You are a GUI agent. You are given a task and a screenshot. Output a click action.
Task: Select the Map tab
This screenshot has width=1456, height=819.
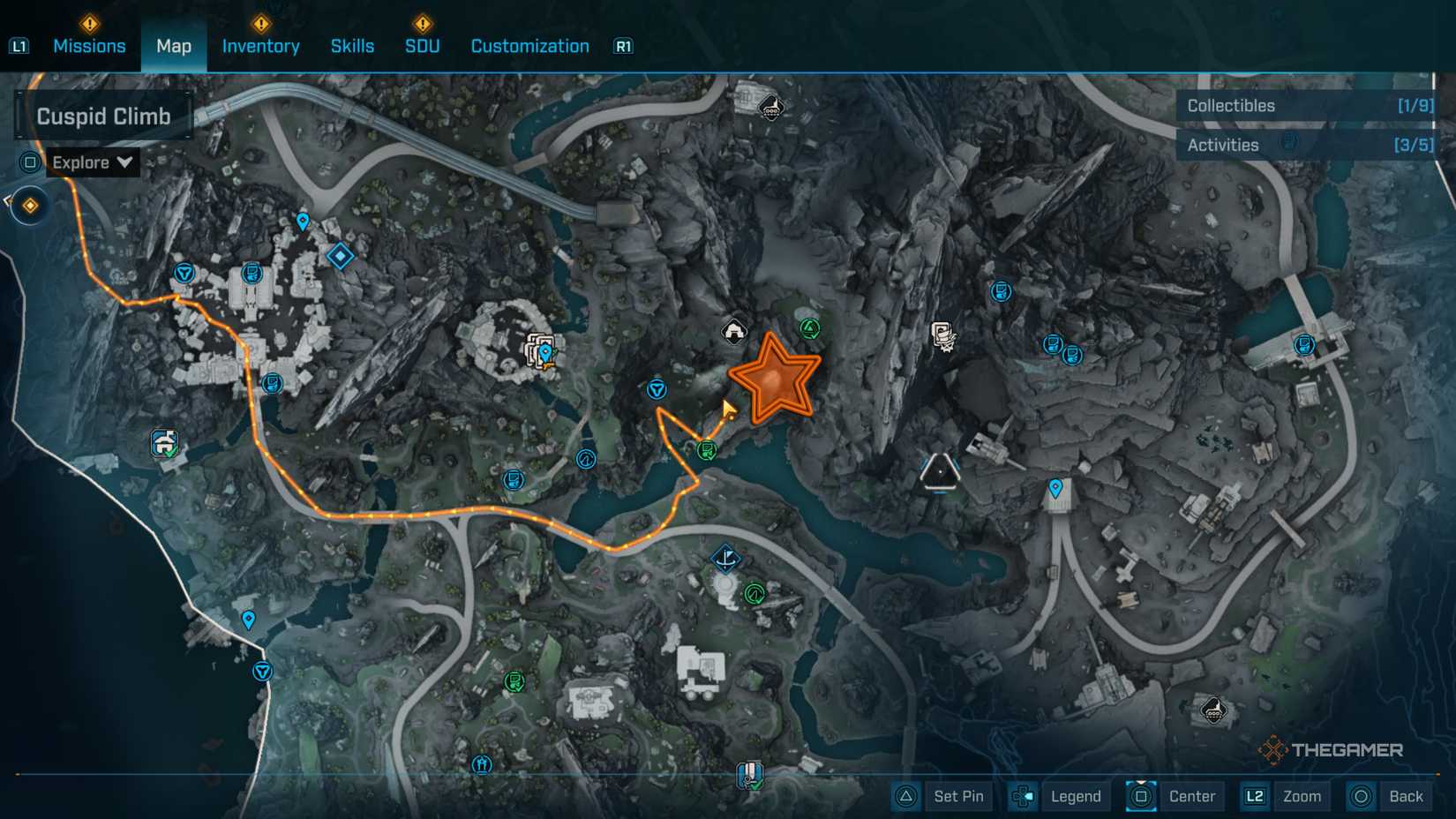point(174,46)
